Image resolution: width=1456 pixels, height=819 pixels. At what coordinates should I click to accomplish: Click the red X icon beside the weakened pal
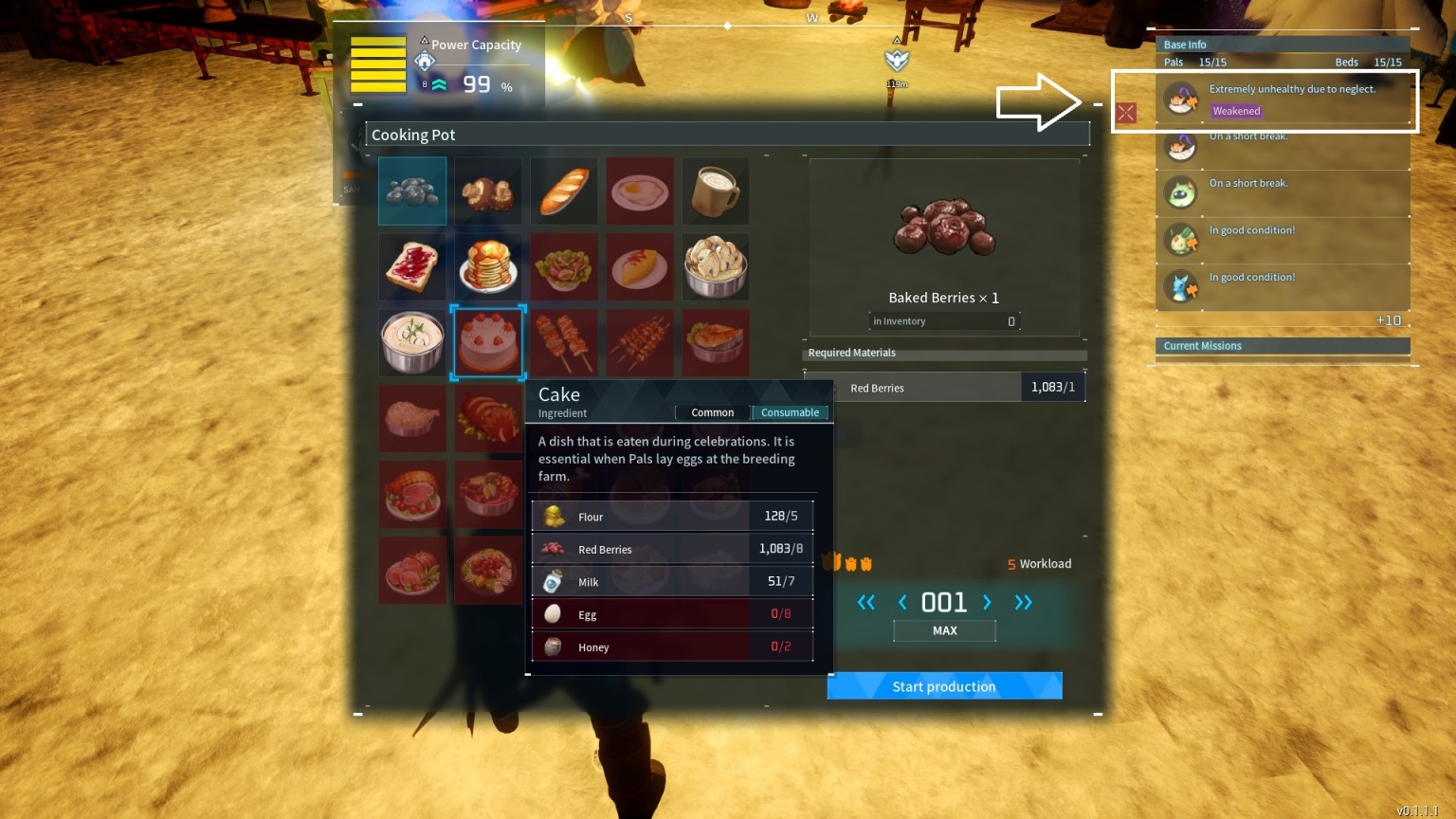click(x=1125, y=112)
